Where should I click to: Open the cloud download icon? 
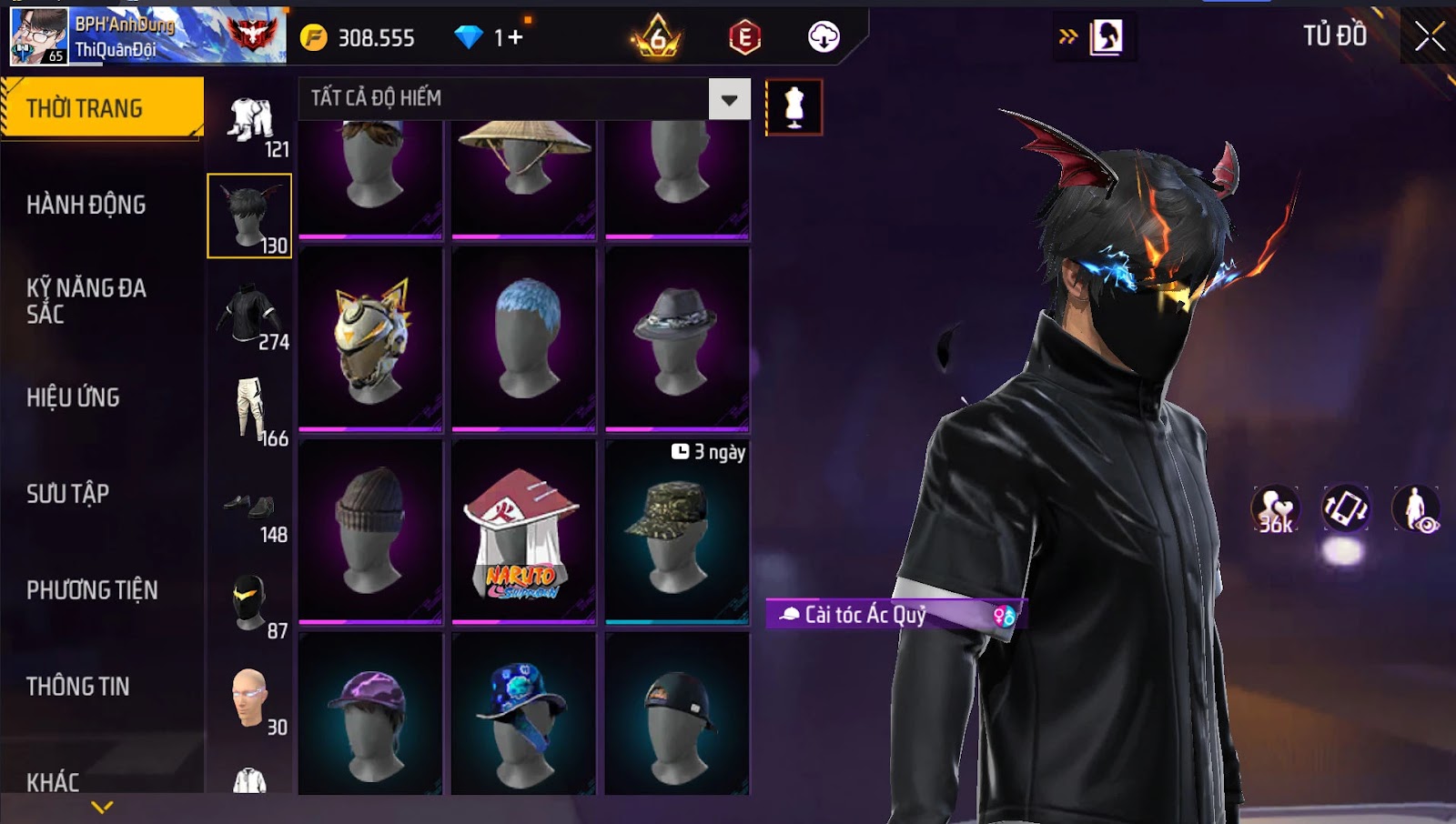tap(824, 37)
